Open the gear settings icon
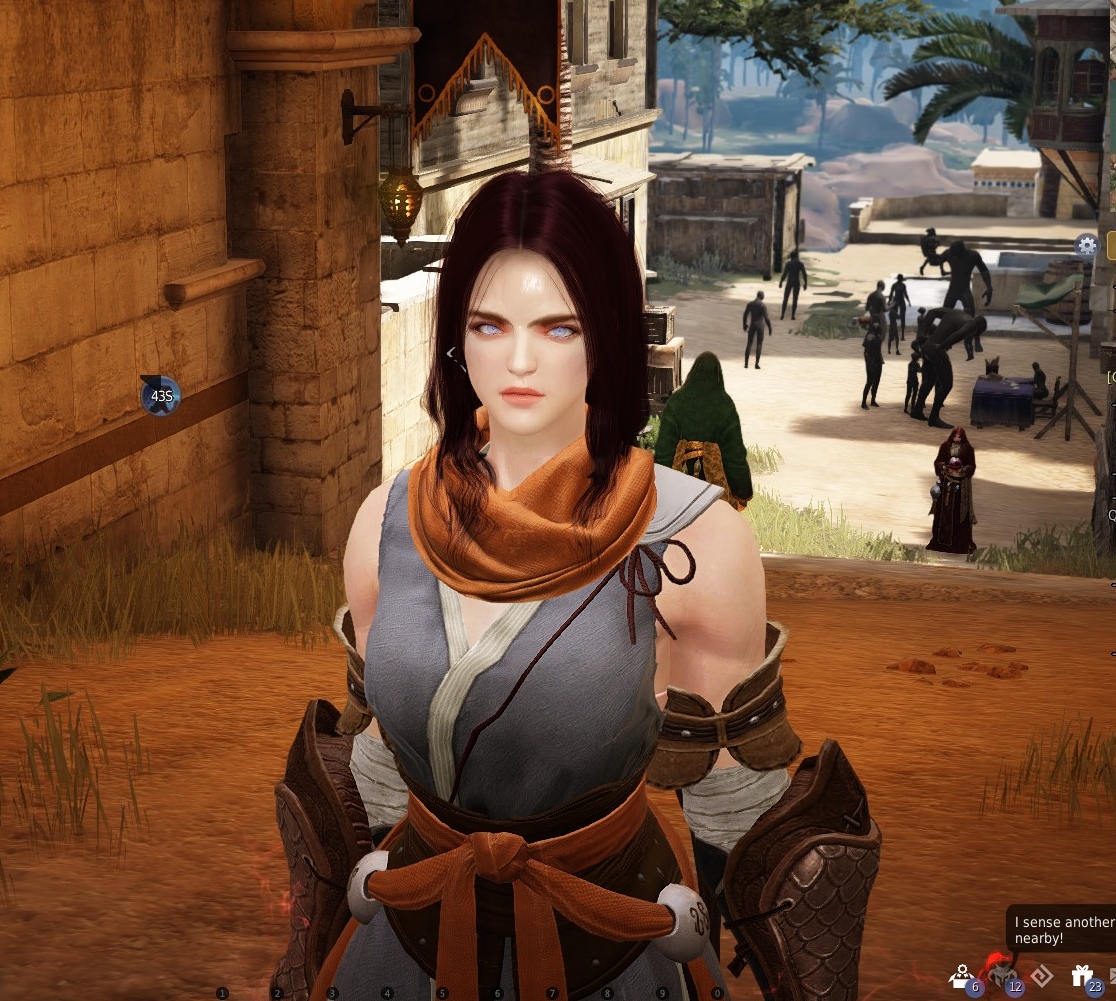This screenshot has height=1001, width=1116. pyautogui.click(x=1086, y=244)
